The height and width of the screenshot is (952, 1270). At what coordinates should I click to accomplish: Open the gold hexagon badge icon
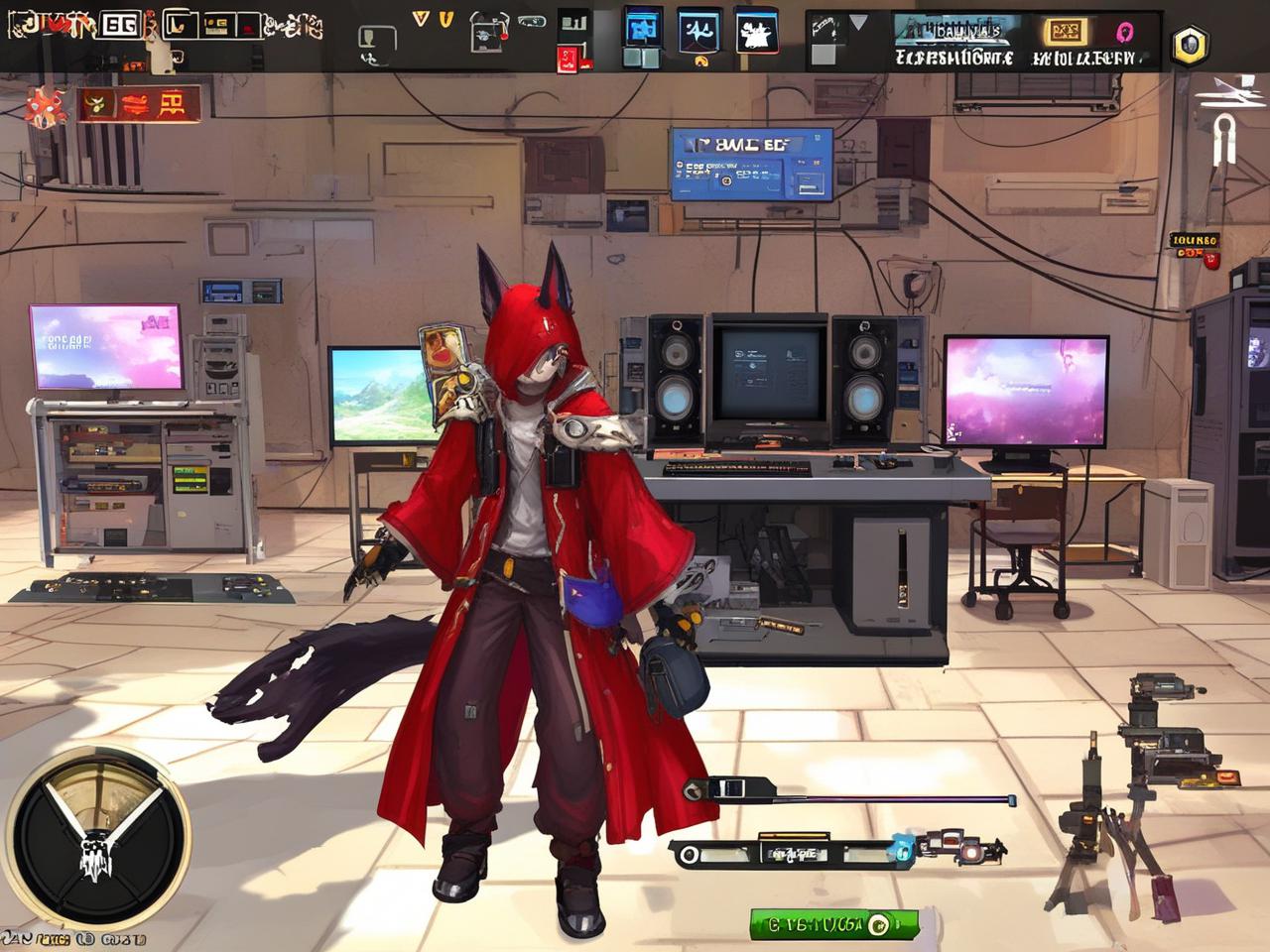[1190, 45]
